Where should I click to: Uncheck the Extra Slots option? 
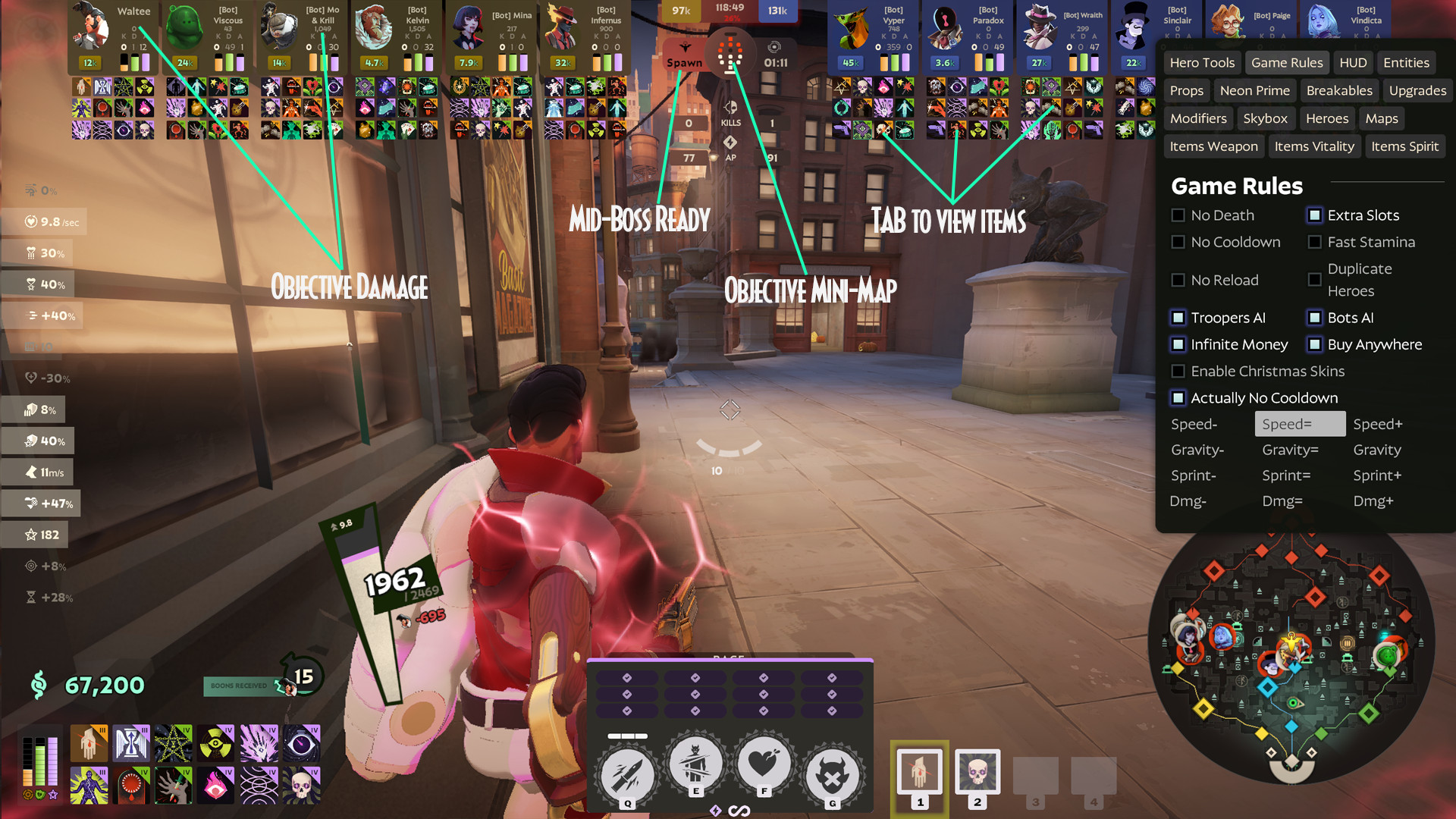click(x=1314, y=215)
